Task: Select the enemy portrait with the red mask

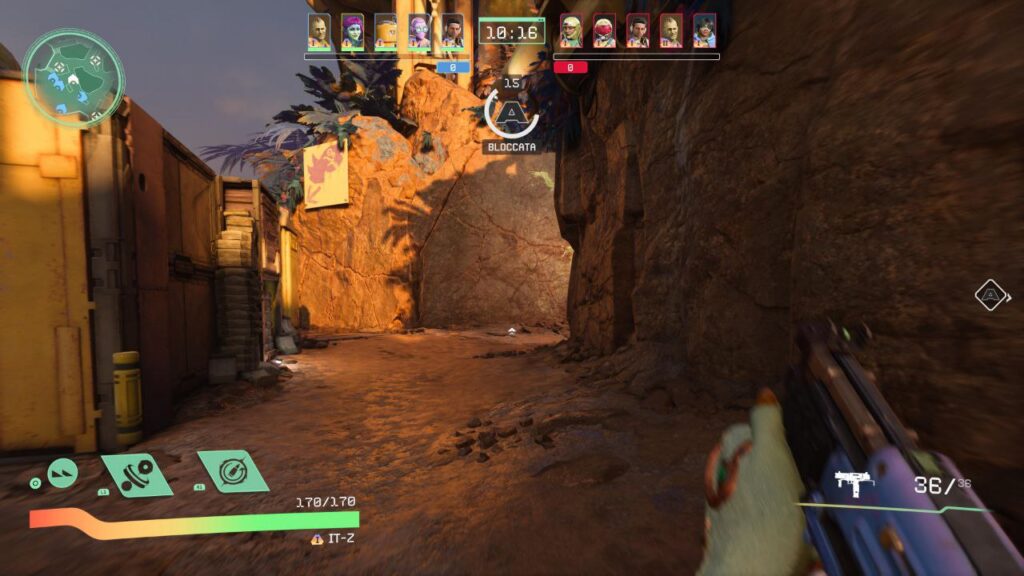Action: [x=604, y=31]
